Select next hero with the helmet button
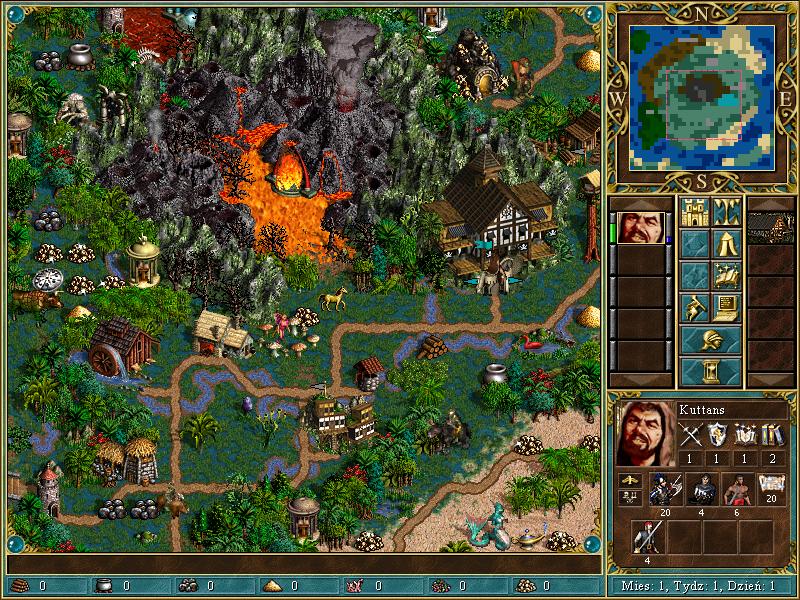Image resolution: width=800 pixels, height=600 pixels. click(x=710, y=339)
